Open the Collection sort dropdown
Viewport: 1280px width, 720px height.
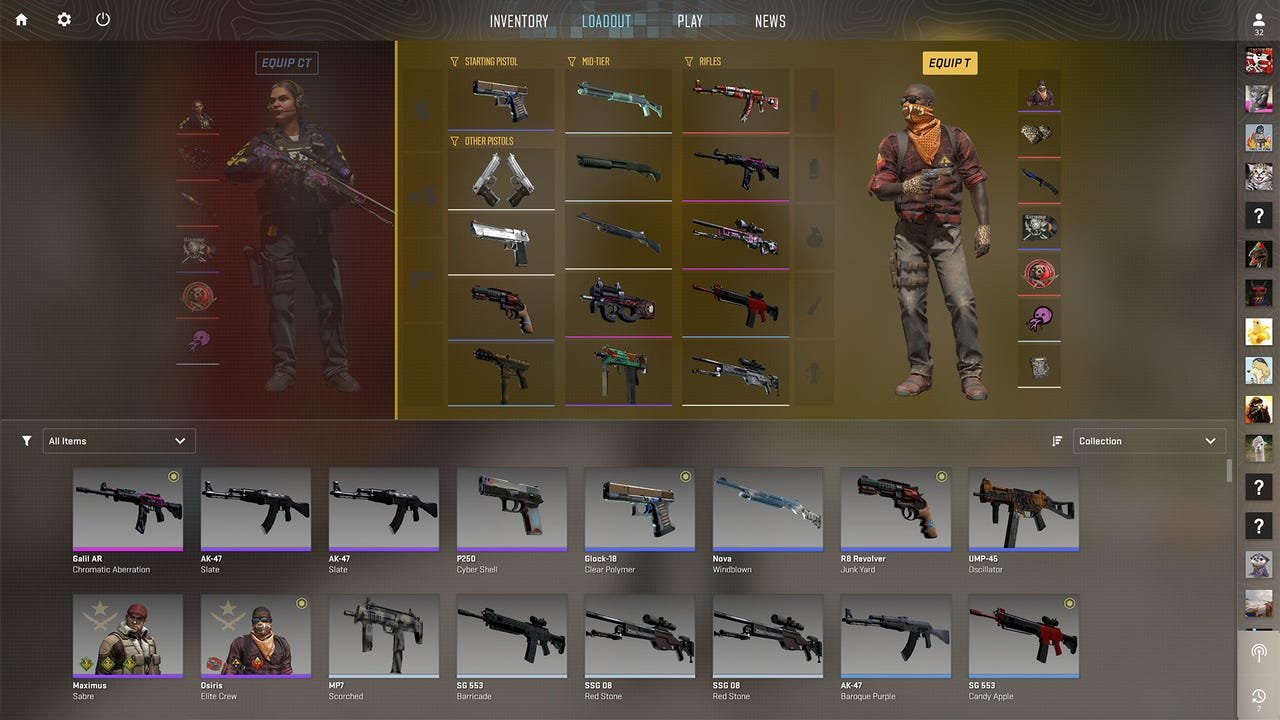pos(1149,440)
